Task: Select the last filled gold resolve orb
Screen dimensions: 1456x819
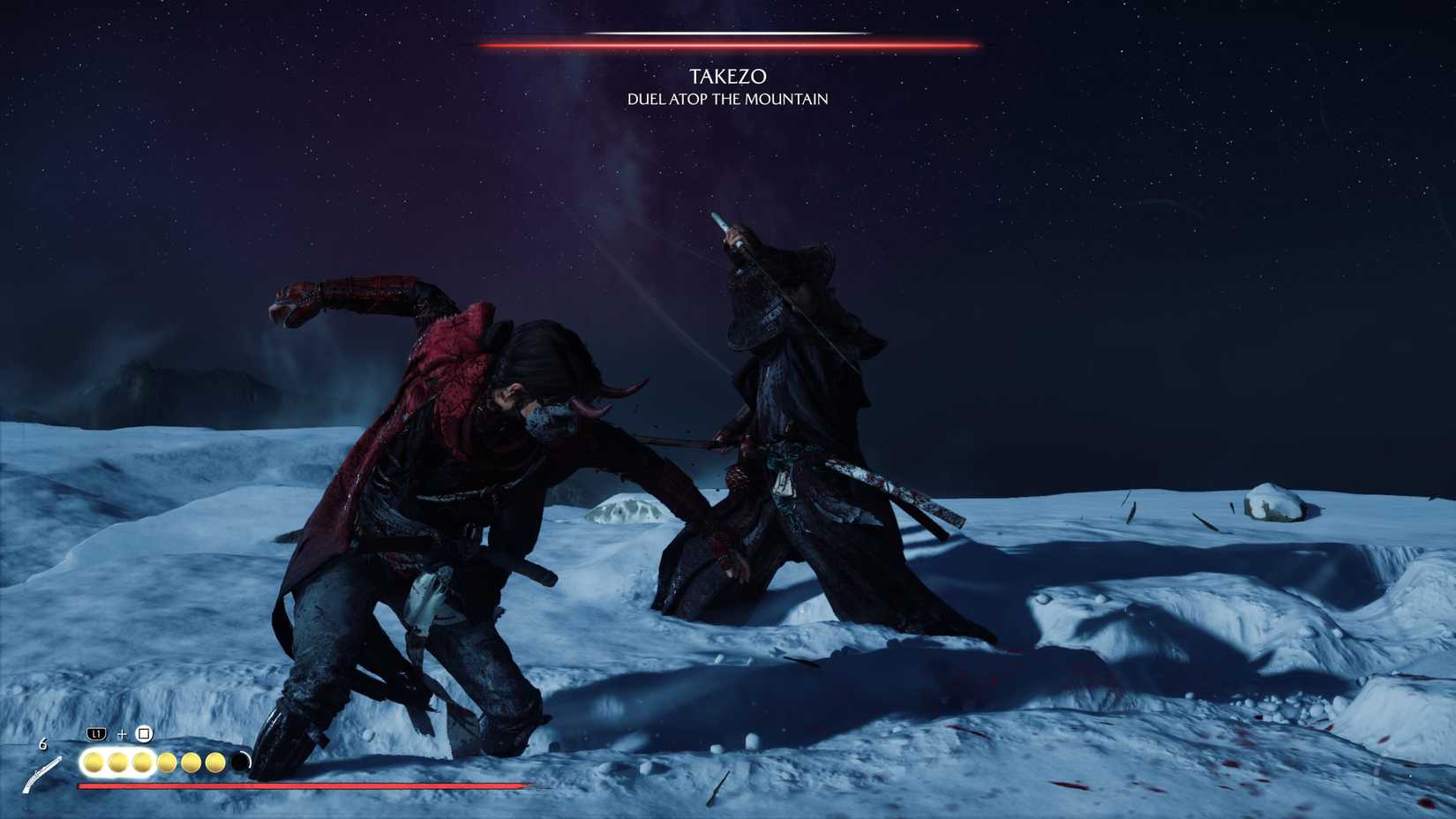Action: tap(215, 762)
